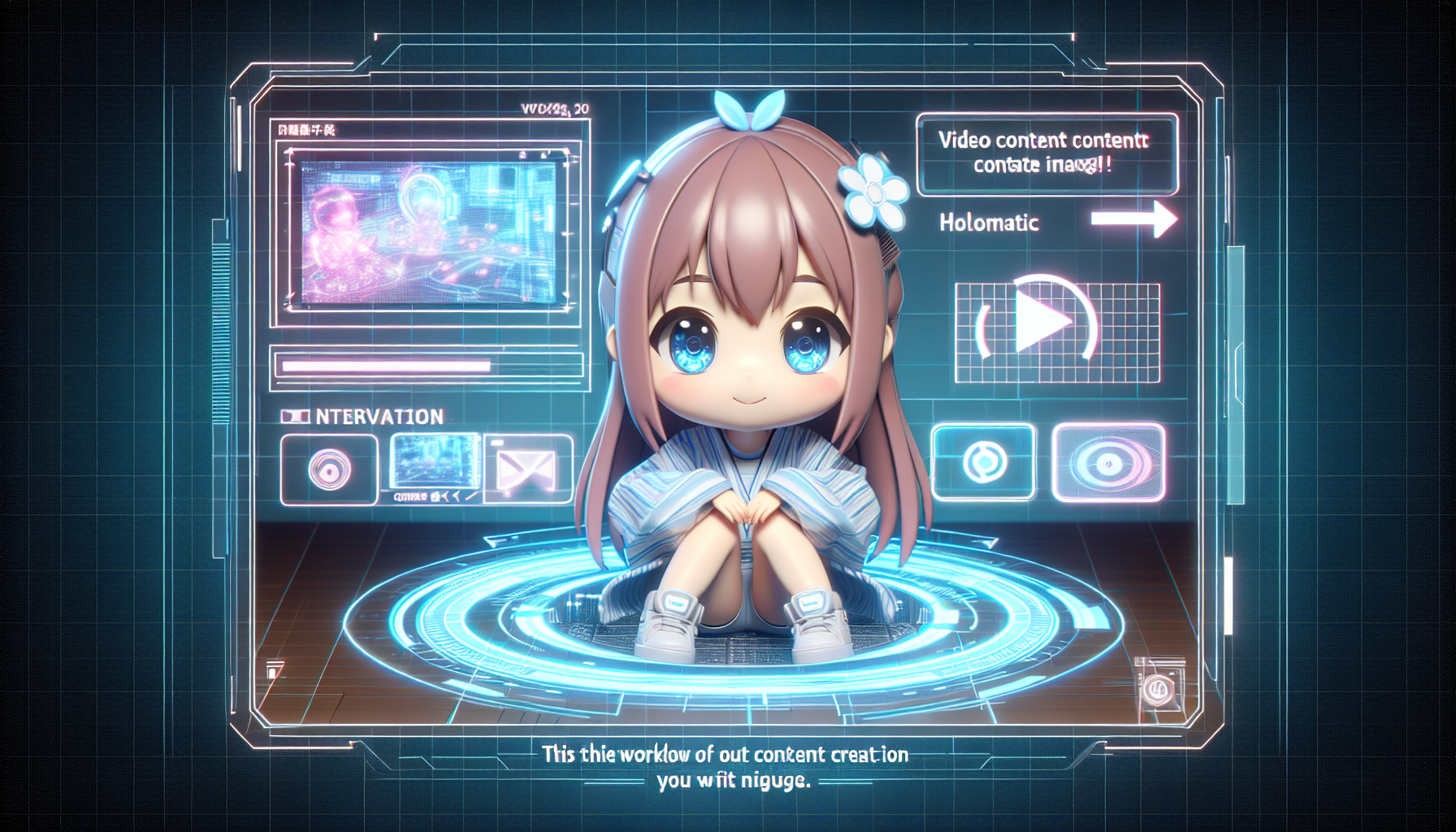The width and height of the screenshot is (1456, 832).
Task: Click the small pink icon in the corner
Action: pos(1157,689)
